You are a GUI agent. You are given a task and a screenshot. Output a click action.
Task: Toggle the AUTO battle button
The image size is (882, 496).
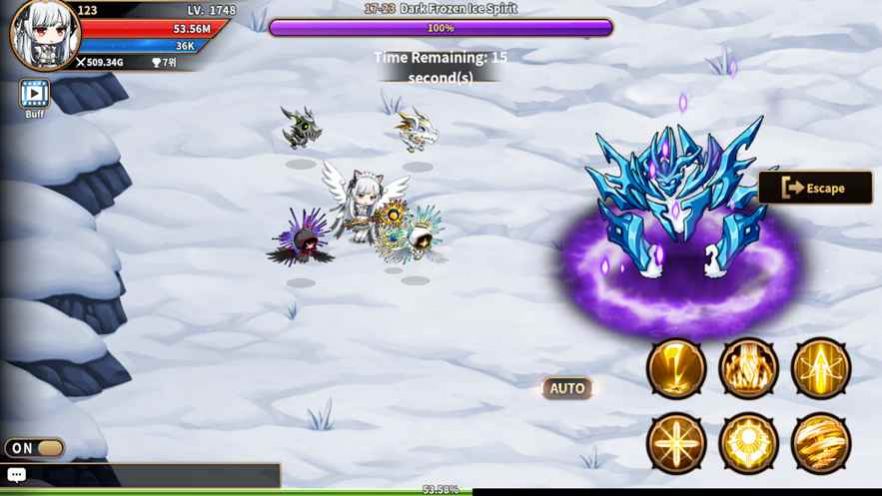[567, 388]
